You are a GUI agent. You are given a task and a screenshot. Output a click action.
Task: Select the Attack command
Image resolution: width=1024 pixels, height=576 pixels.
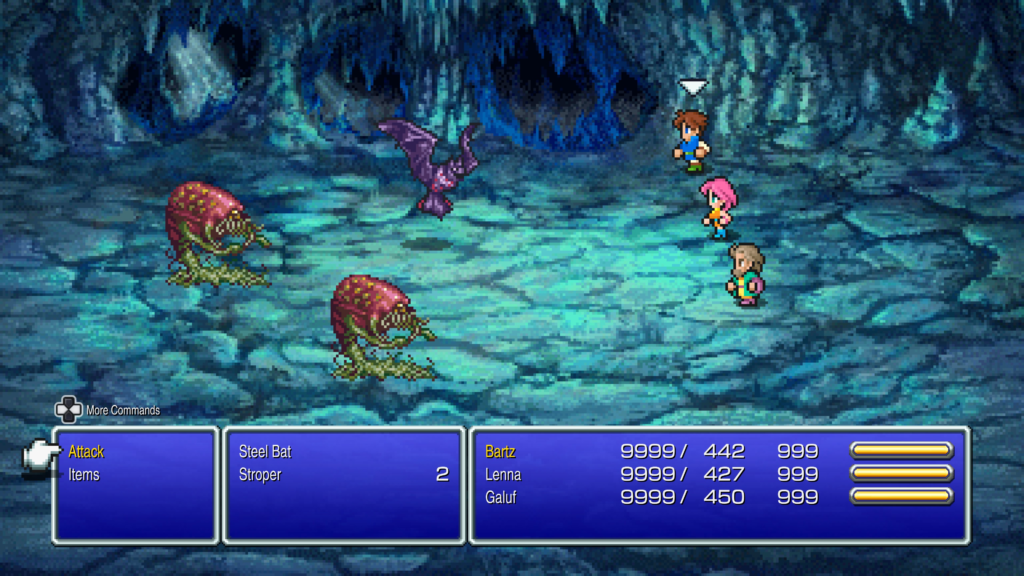click(x=86, y=452)
